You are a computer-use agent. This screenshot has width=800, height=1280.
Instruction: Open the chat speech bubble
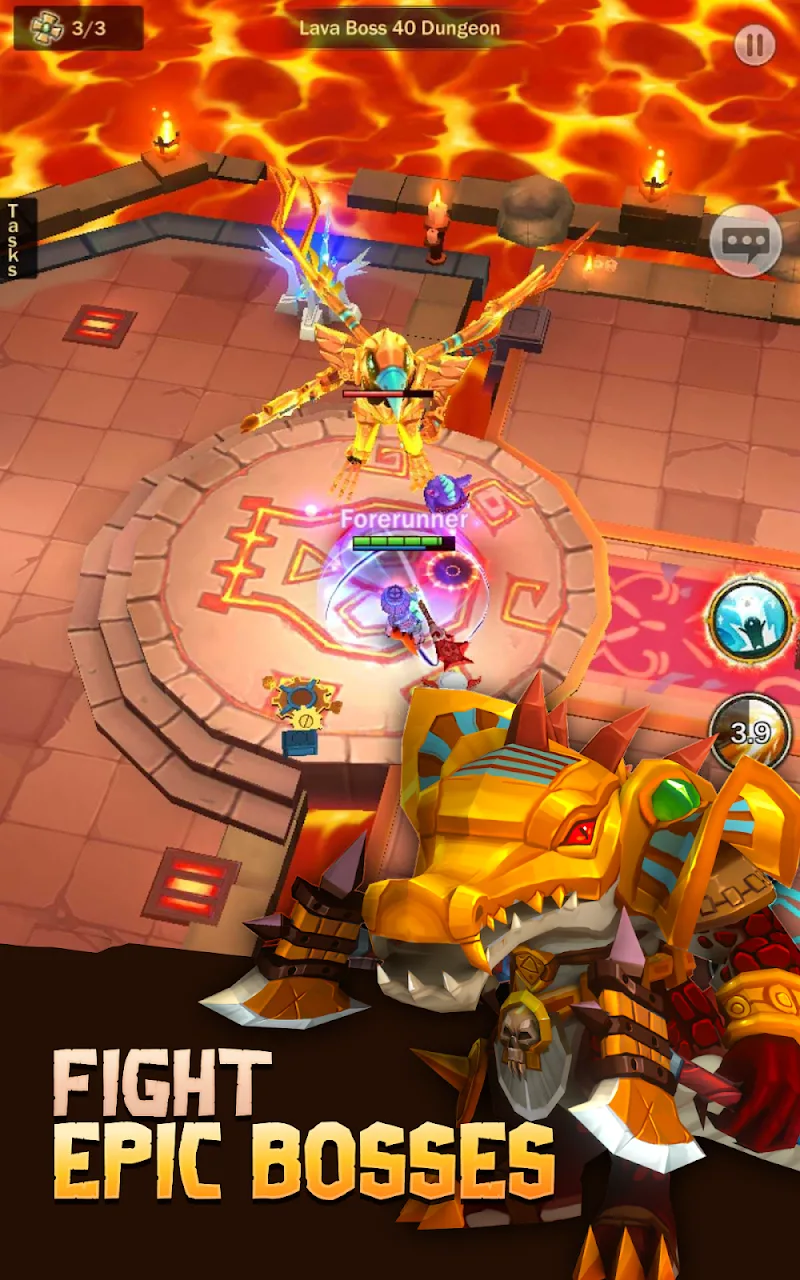coord(745,240)
